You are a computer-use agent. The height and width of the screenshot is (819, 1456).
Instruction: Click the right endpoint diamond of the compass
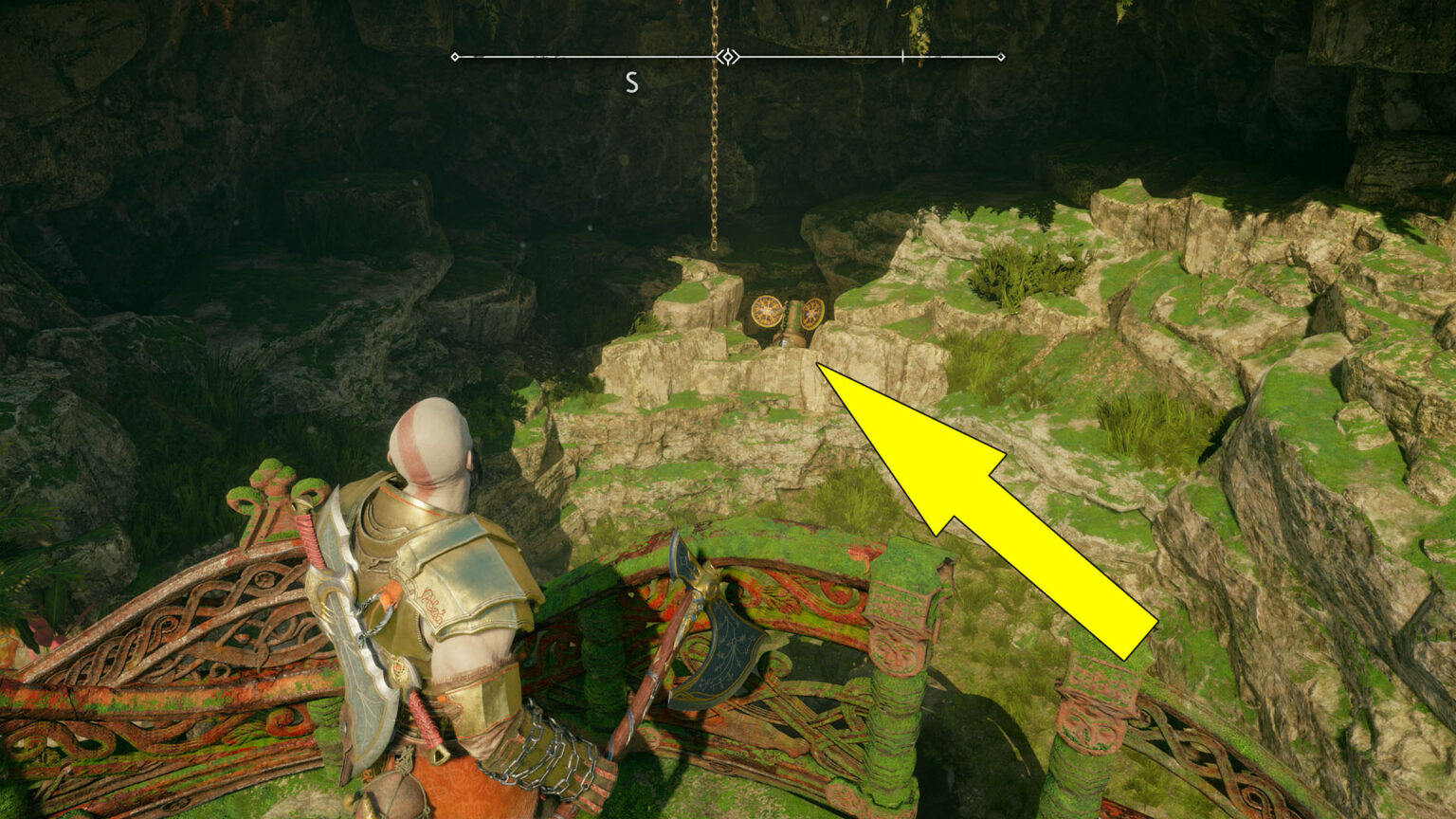pos(1001,56)
